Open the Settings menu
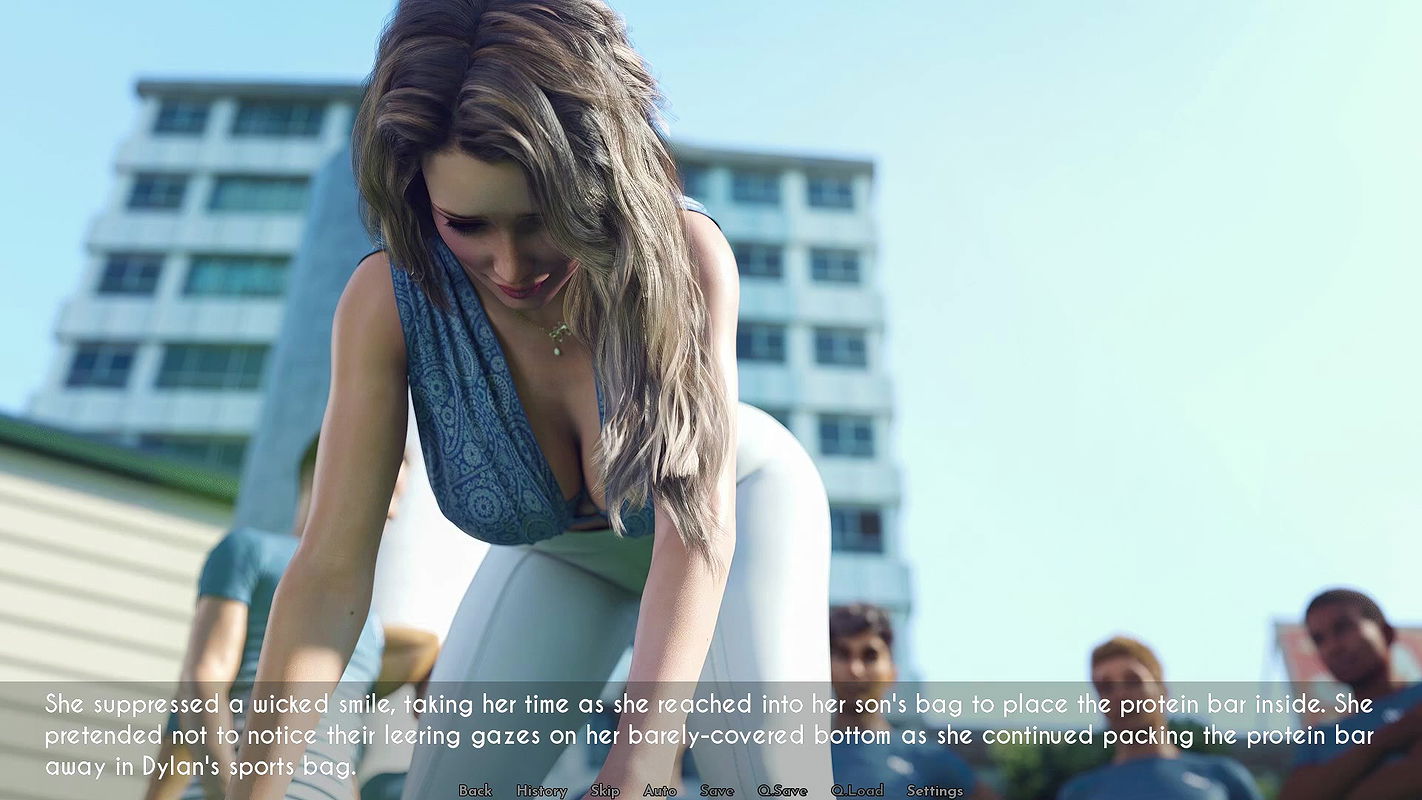This screenshot has height=800, width=1422. point(935,790)
